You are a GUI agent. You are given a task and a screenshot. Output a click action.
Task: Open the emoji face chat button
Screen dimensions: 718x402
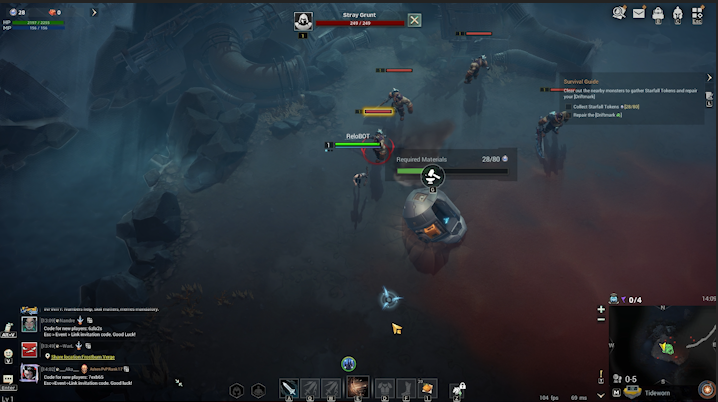7,354
